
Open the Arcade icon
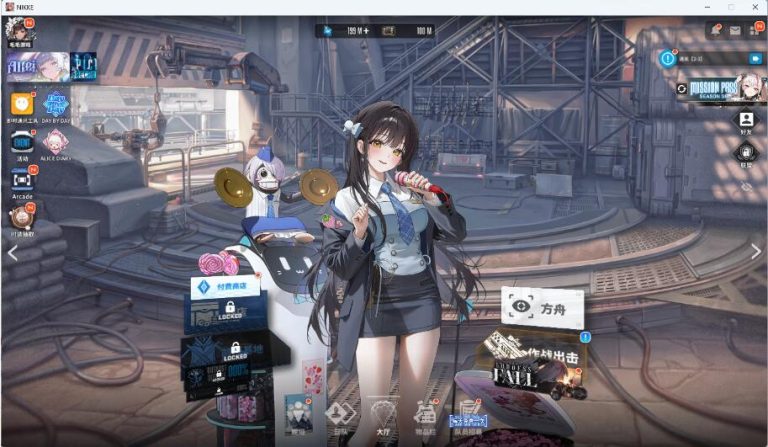[x=22, y=180]
